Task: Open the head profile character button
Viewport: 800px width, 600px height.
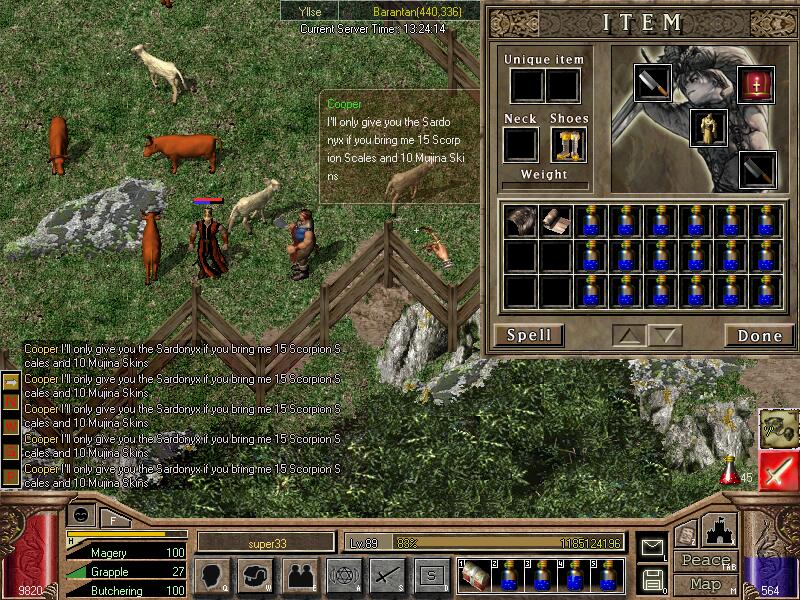Action: tap(211, 576)
